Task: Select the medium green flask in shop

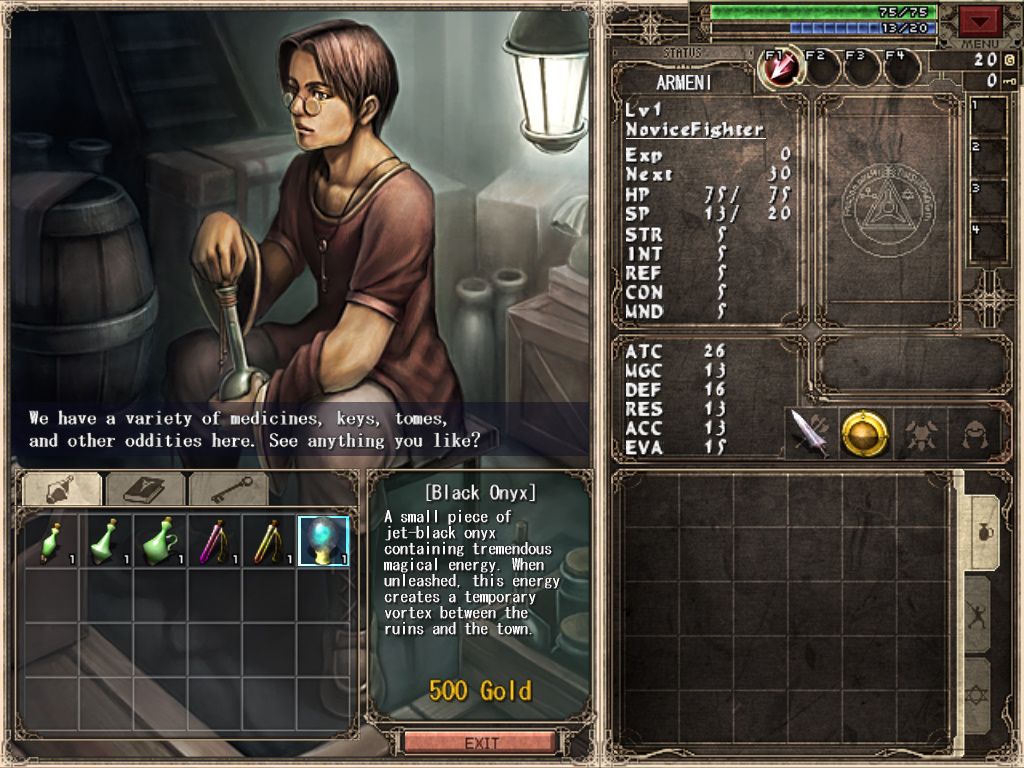Action: 105,541
